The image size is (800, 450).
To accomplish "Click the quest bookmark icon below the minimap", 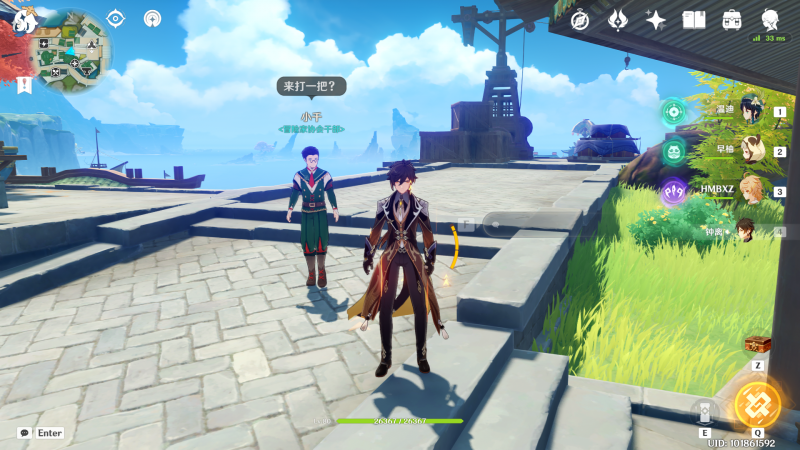I will point(24,85).
